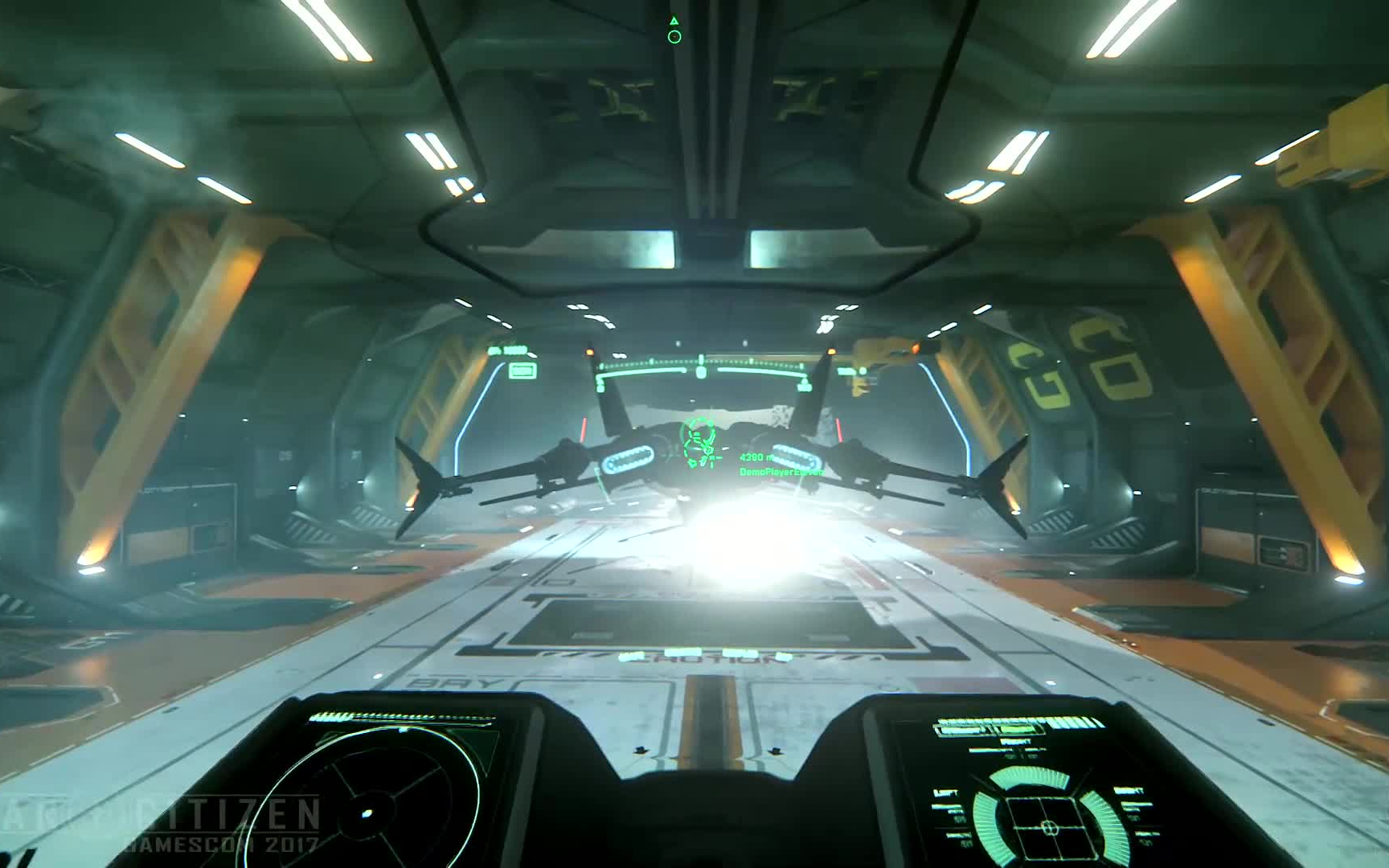
Task: Target the DemoPlayerEleven marker label
Action: tap(780, 473)
